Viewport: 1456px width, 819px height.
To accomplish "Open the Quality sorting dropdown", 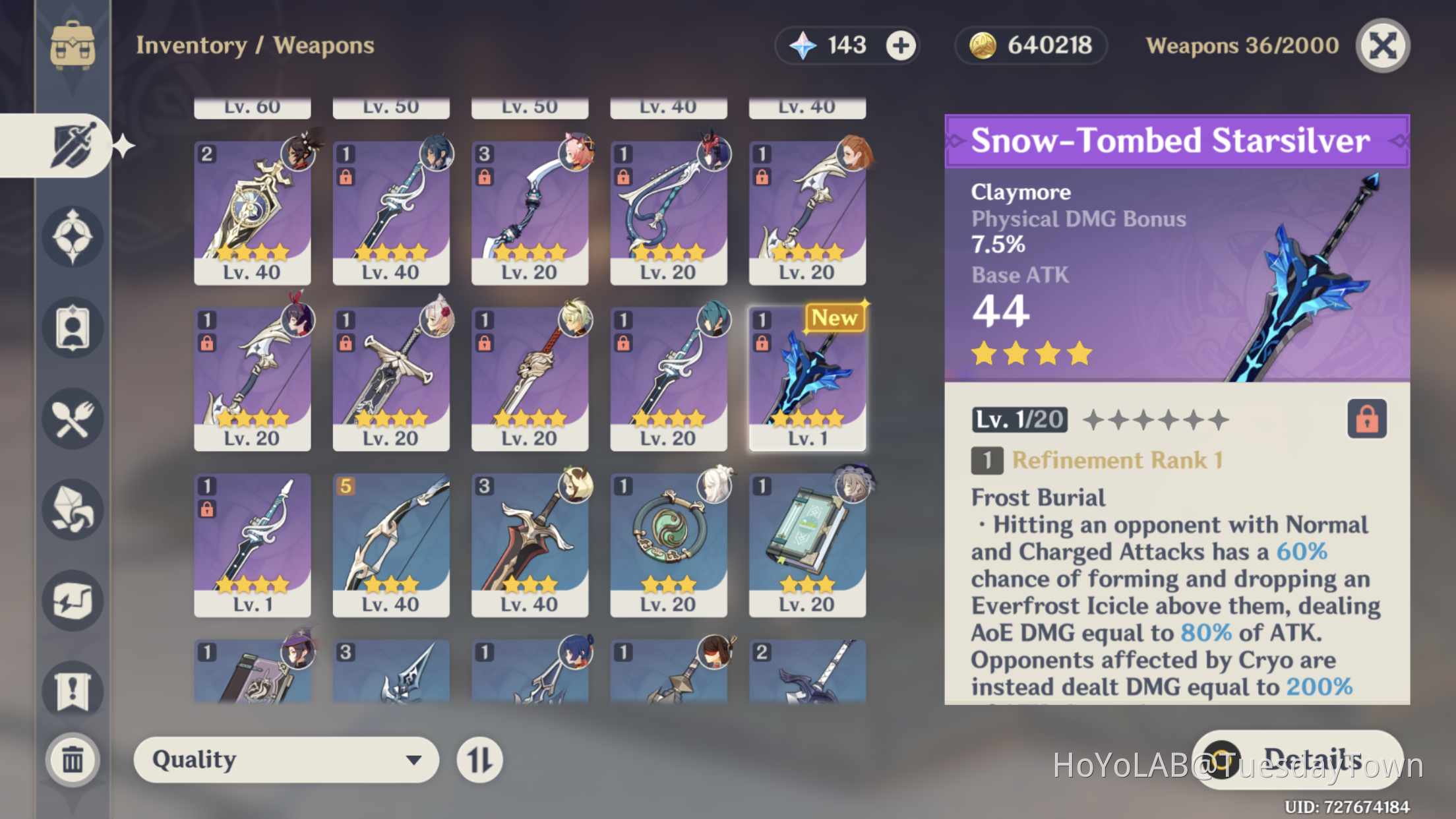I will [286, 759].
